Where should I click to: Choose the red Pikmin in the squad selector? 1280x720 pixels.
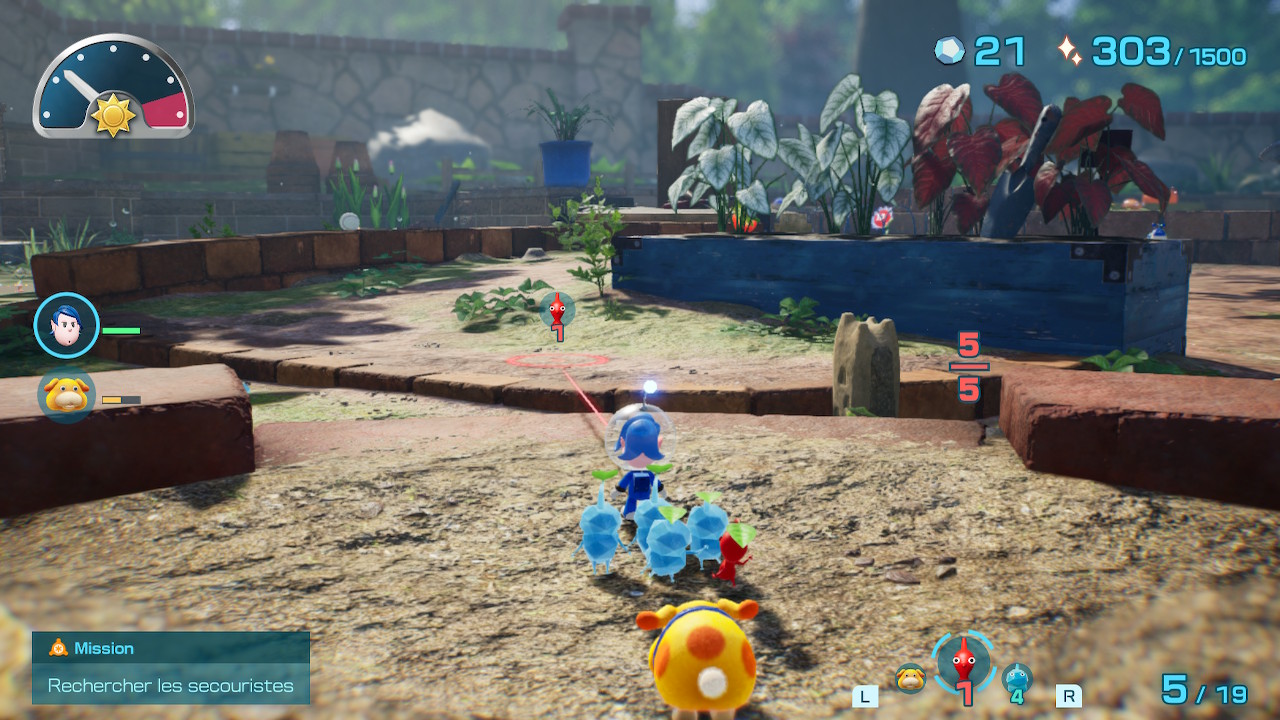964,661
